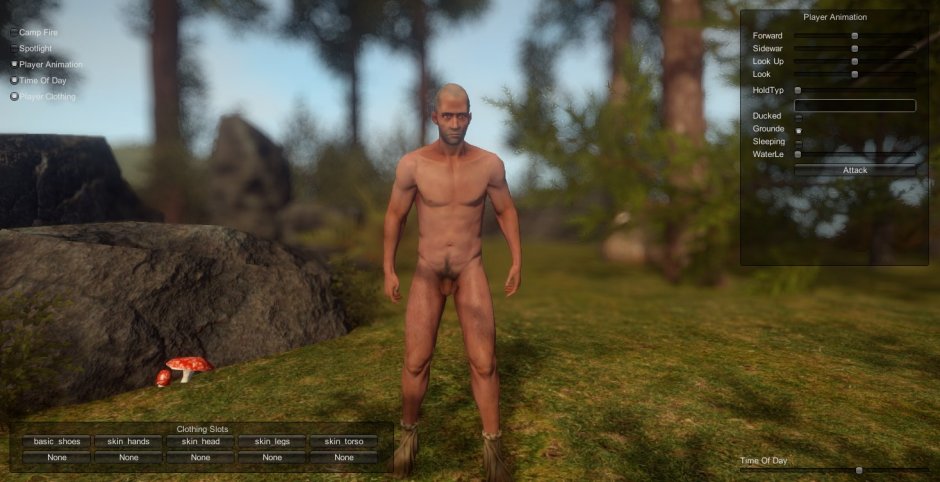Click the HoldType slider handle

pyautogui.click(x=798, y=91)
